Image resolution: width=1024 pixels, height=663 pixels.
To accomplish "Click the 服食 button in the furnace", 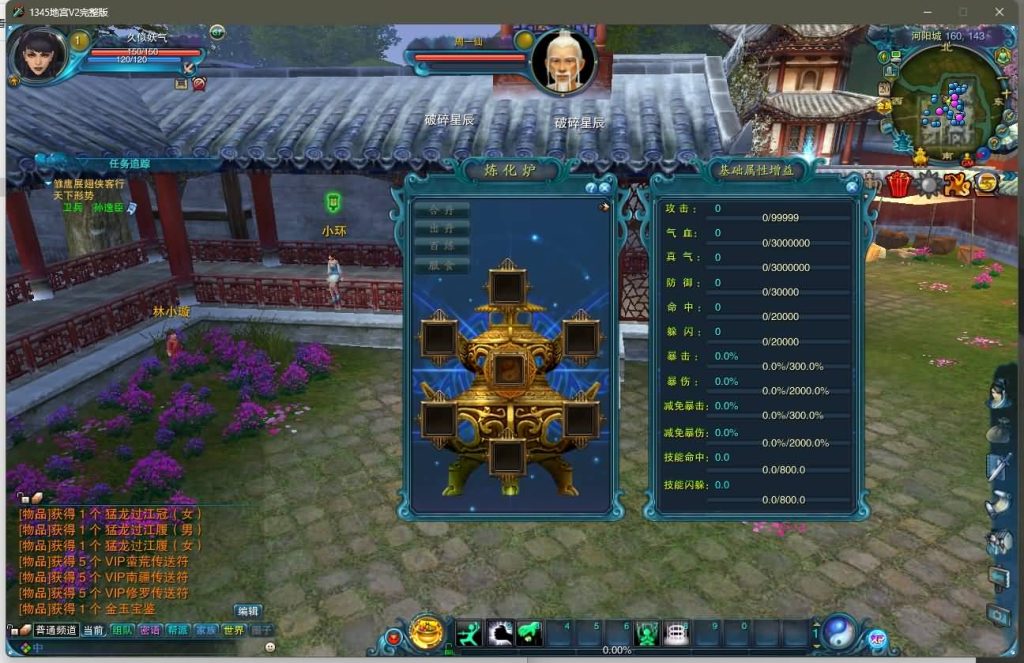I will pyautogui.click(x=441, y=265).
